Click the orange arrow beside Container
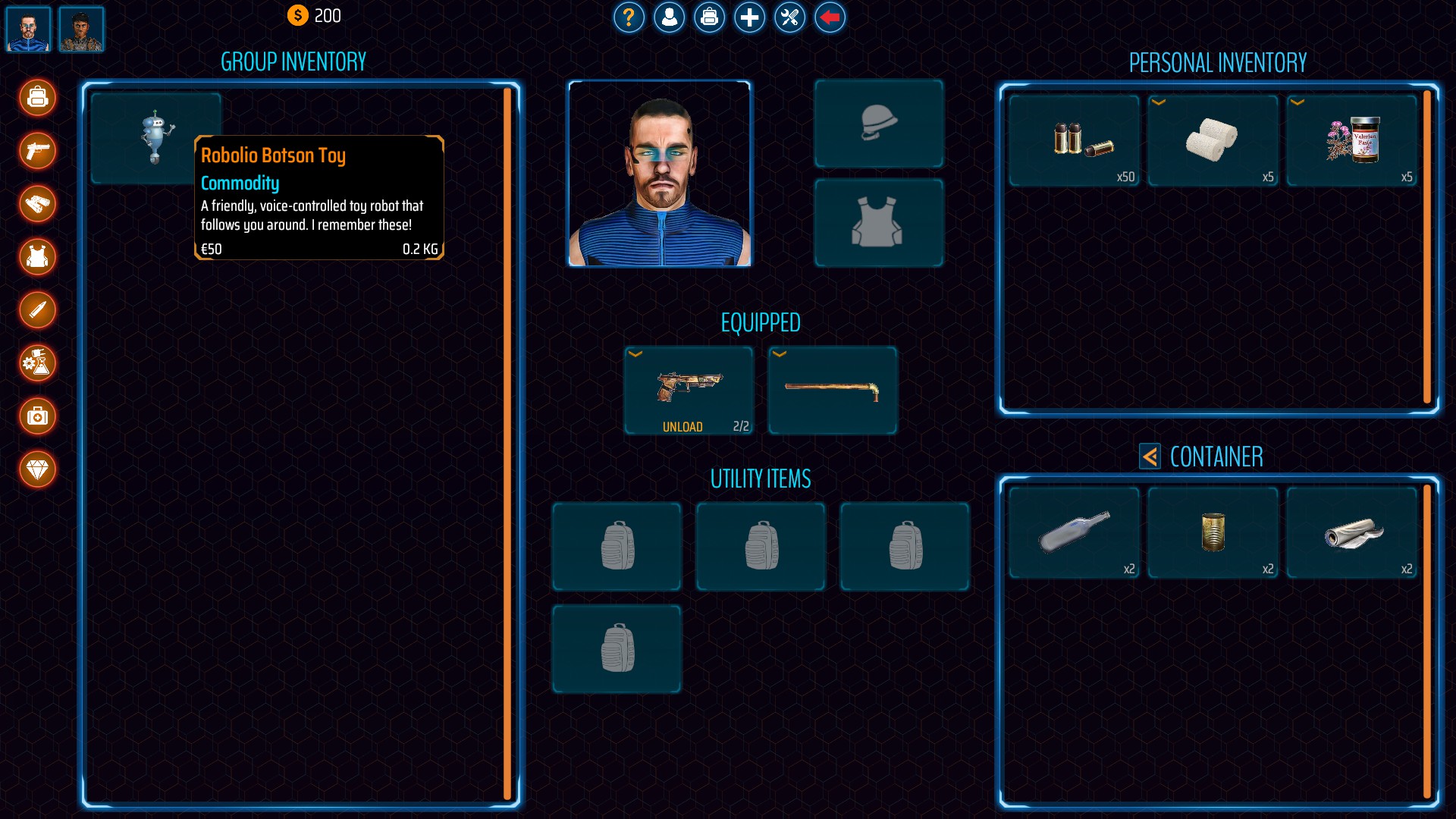This screenshot has width=1456, height=819. tap(1150, 457)
